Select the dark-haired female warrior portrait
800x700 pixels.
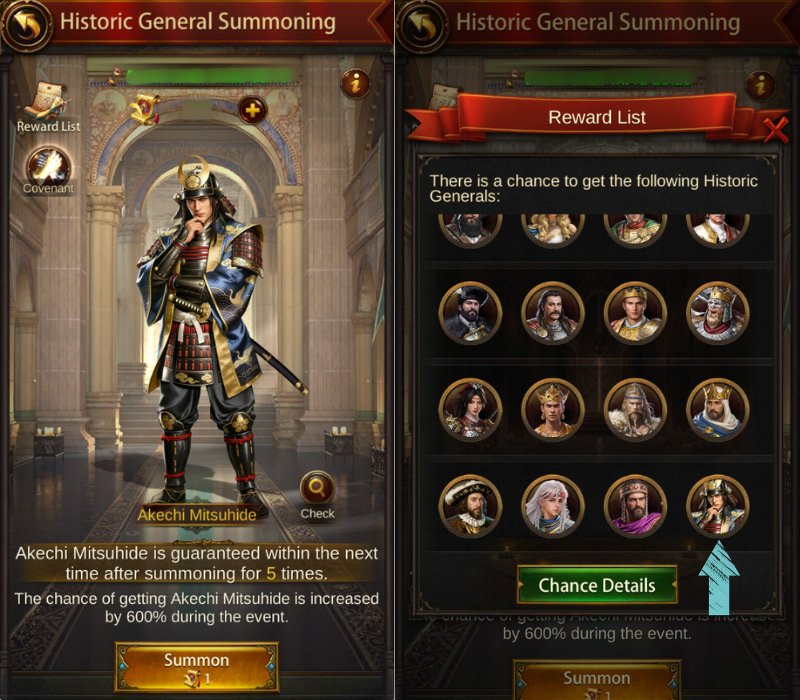[x=469, y=410]
